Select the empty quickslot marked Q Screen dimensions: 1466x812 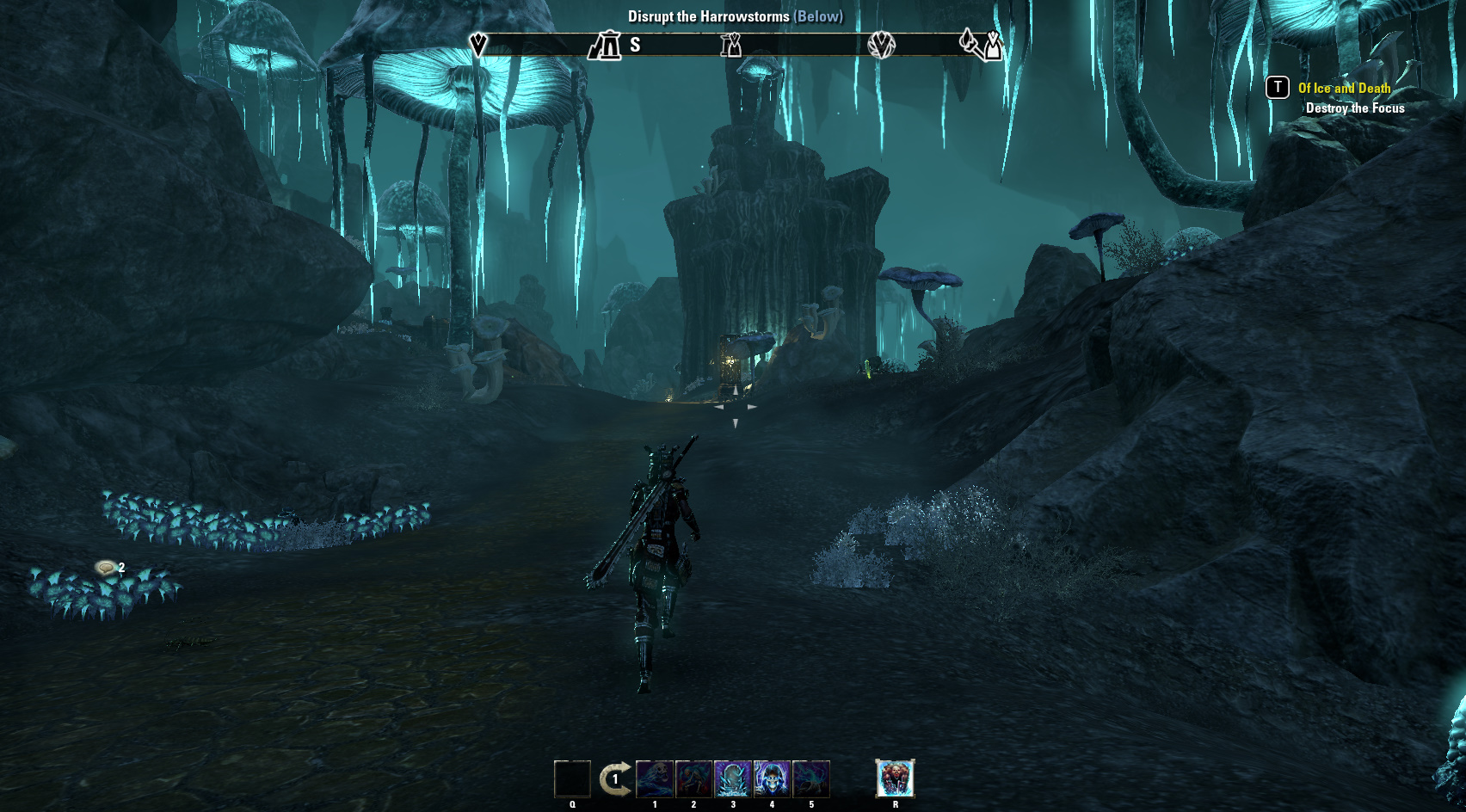(572, 779)
